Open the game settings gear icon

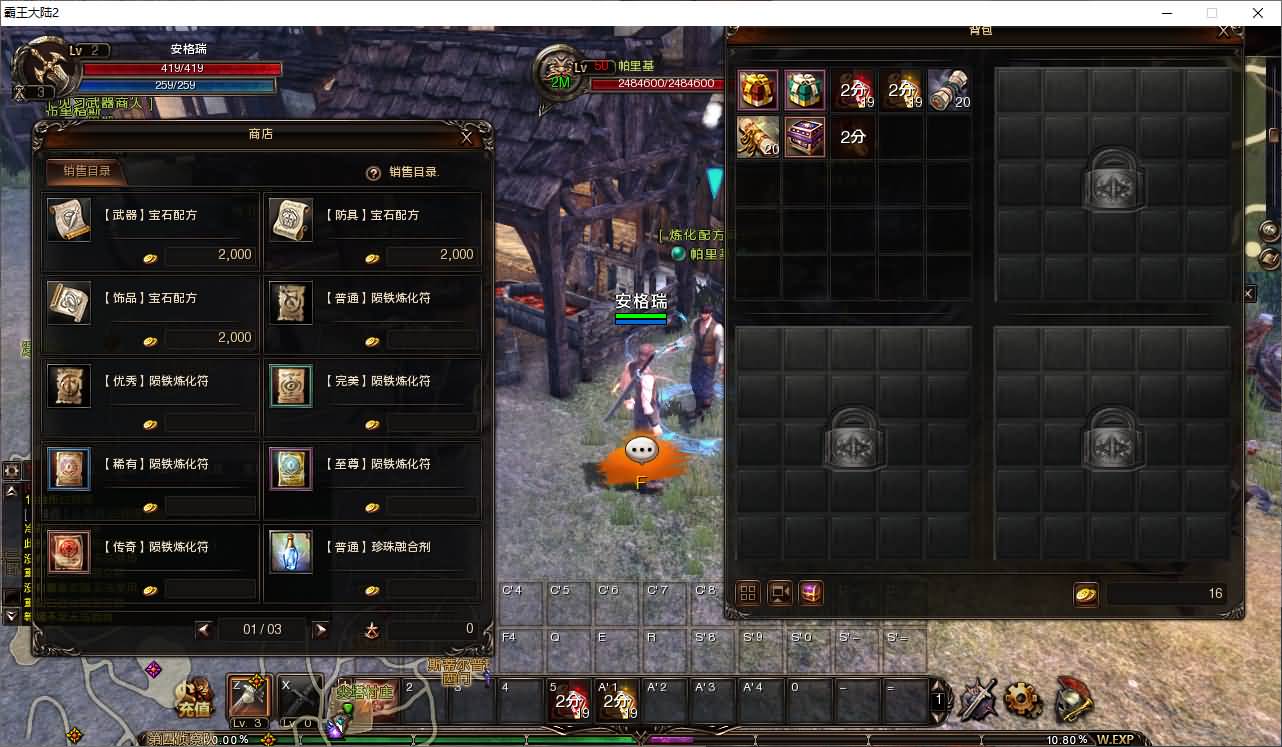[1024, 701]
